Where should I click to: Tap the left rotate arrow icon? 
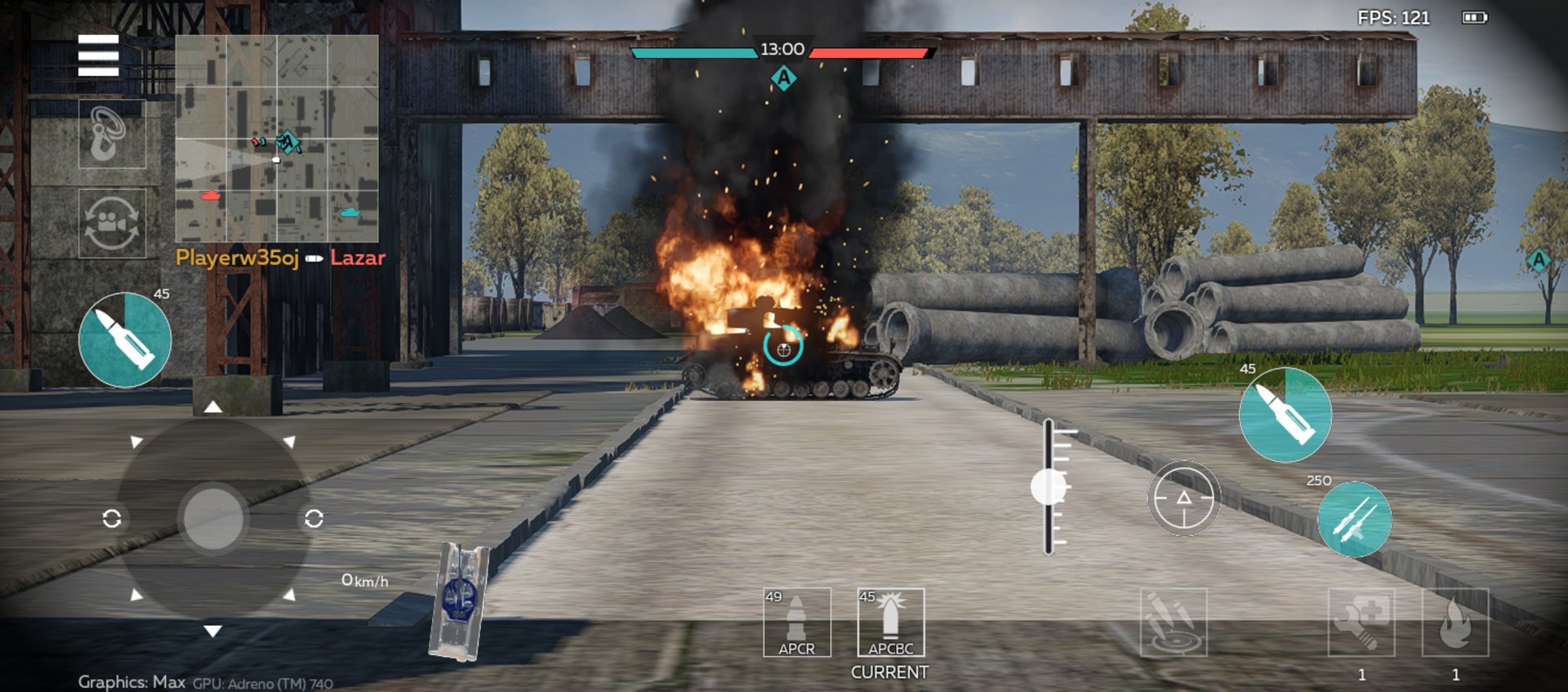(x=112, y=519)
